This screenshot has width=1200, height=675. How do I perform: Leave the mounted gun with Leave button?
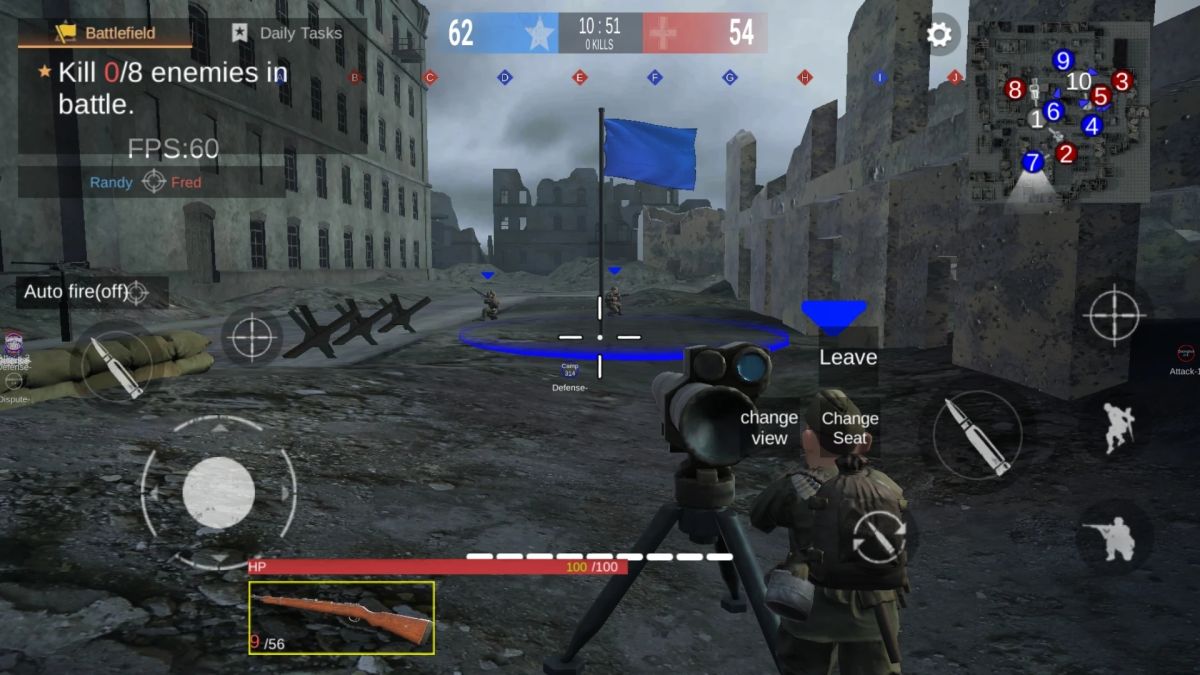click(847, 357)
